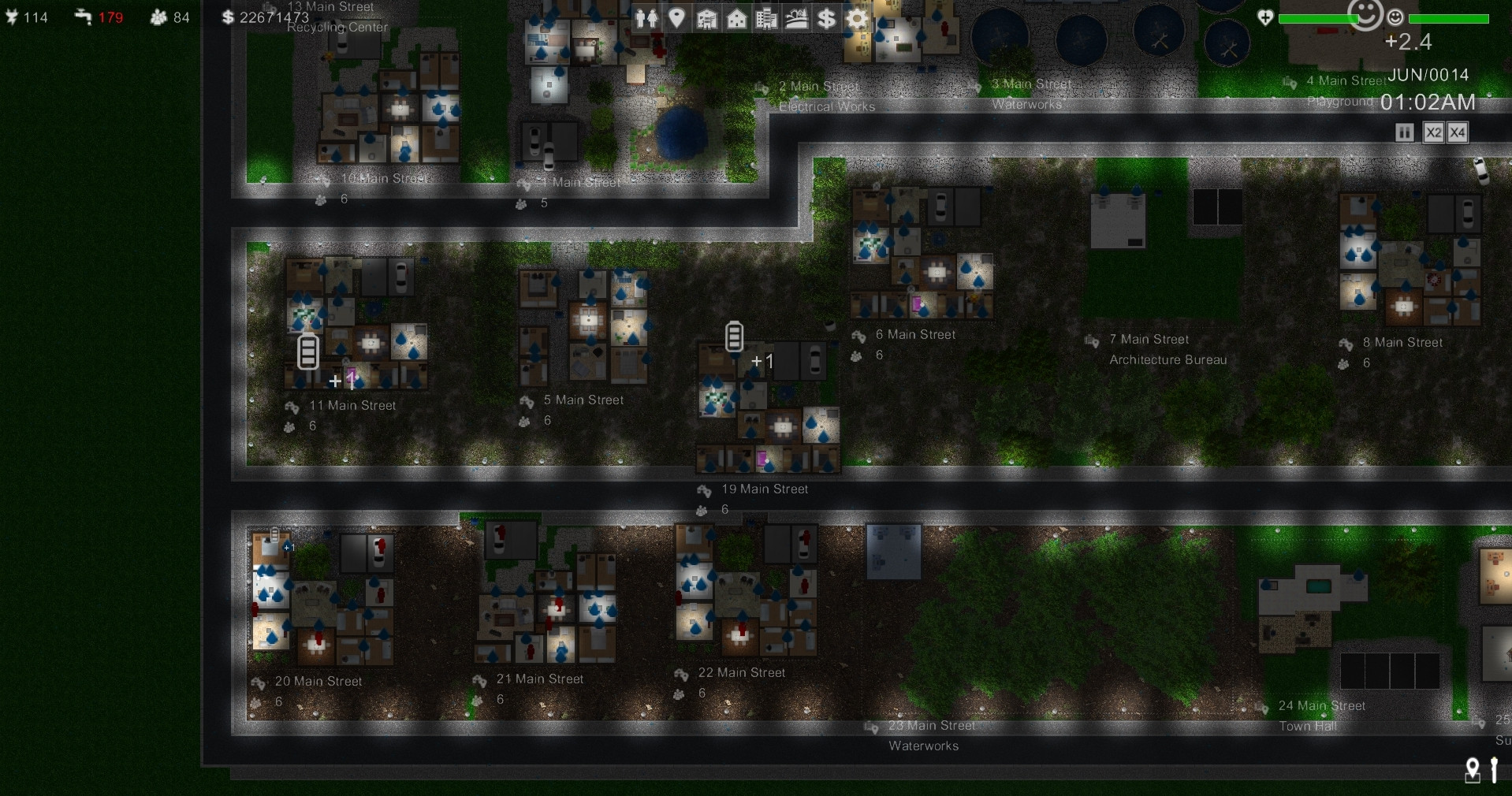Pause the game with the pause button
This screenshot has height=796, width=1512.
coord(1405,132)
